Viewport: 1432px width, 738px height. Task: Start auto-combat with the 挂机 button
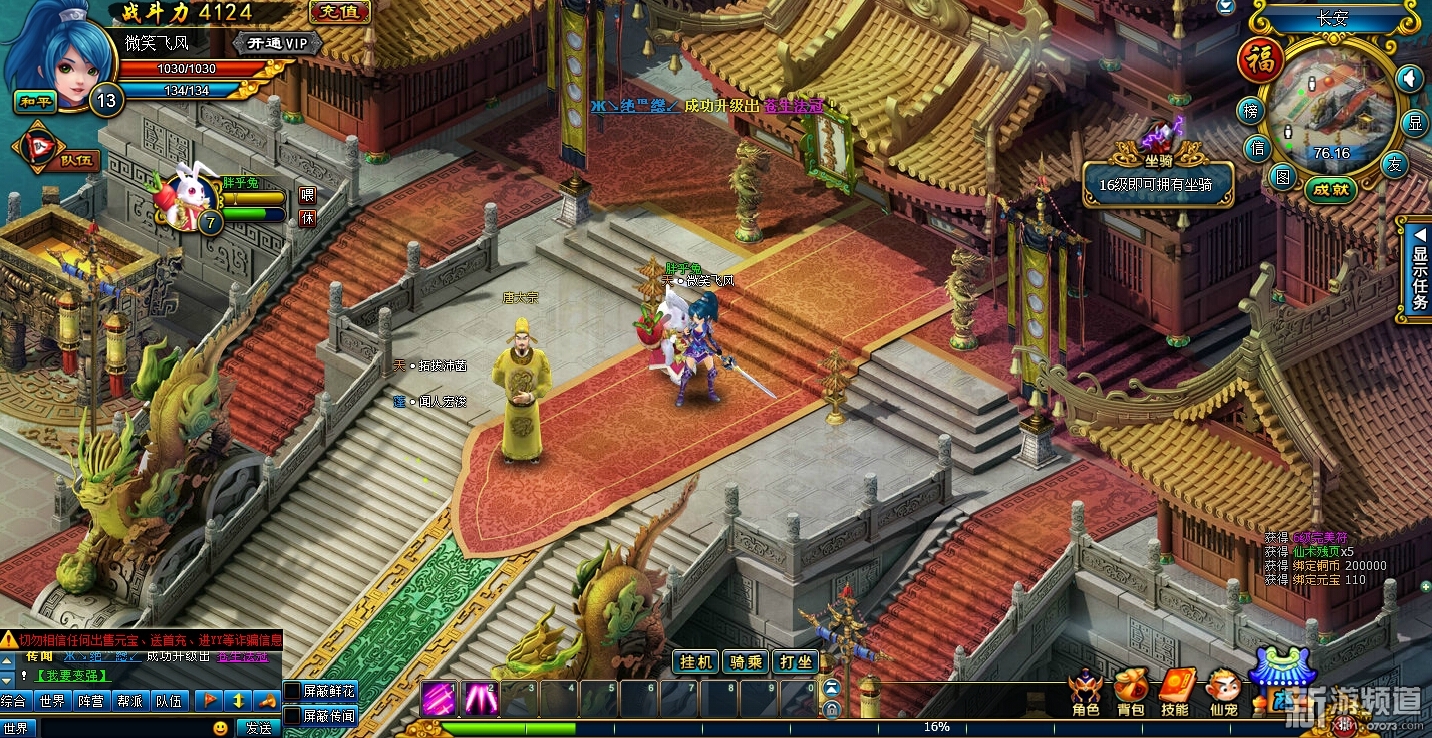(696, 662)
